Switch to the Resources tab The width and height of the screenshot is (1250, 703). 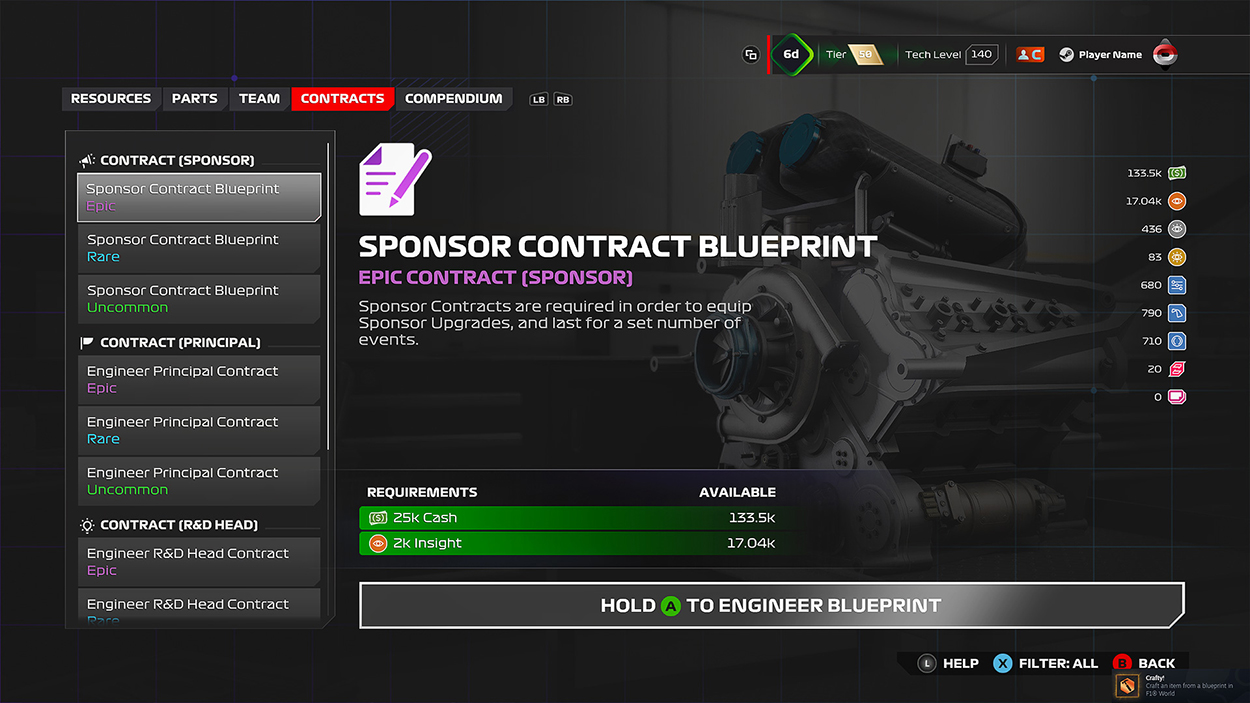click(x=111, y=99)
